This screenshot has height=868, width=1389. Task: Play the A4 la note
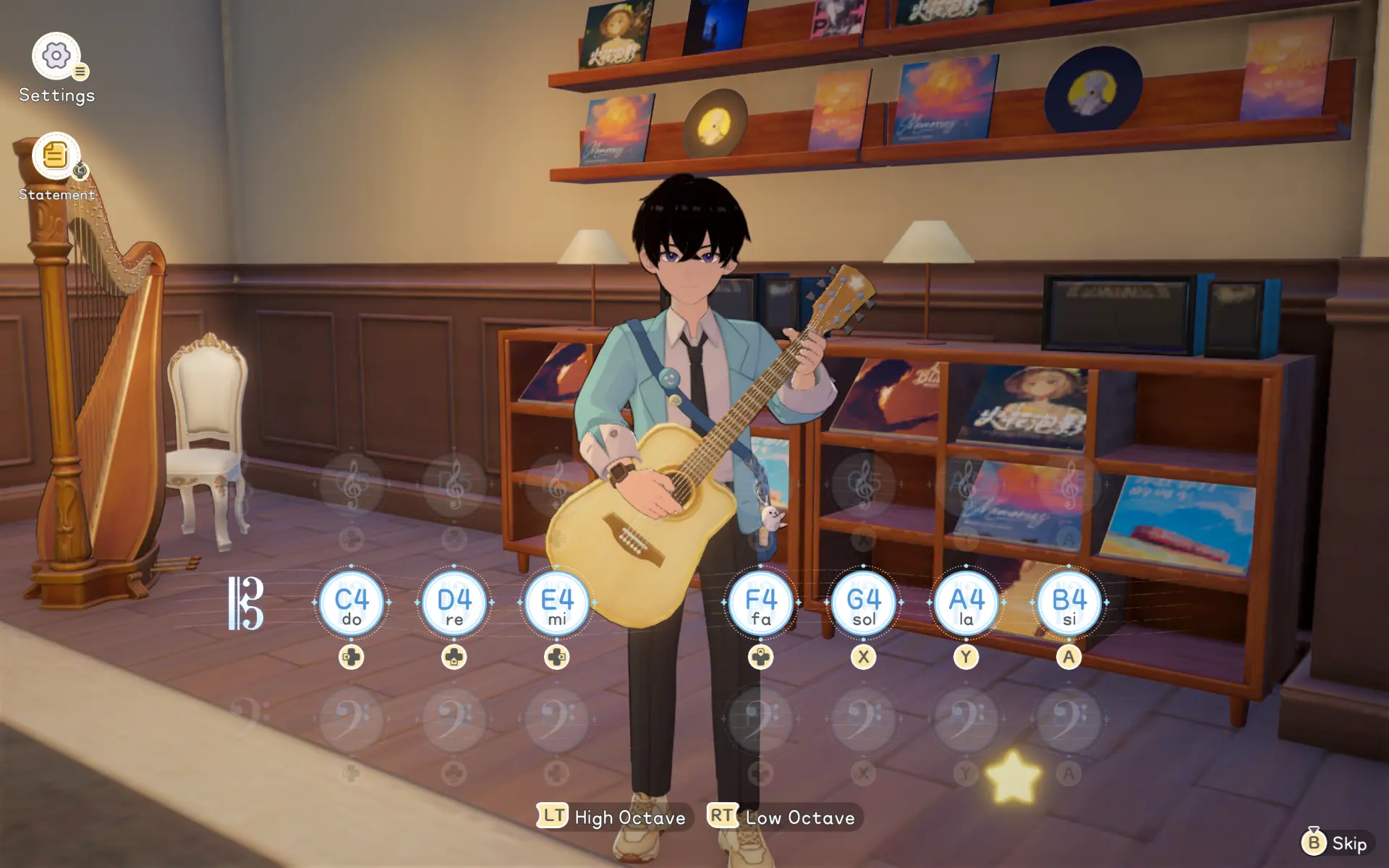[x=967, y=603]
